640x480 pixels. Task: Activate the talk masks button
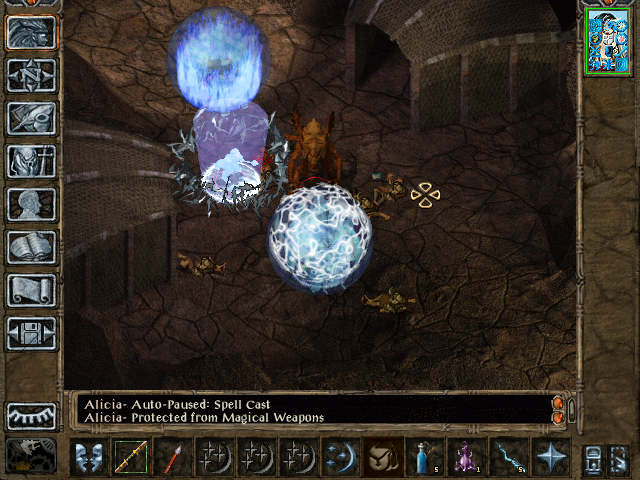coord(88,457)
